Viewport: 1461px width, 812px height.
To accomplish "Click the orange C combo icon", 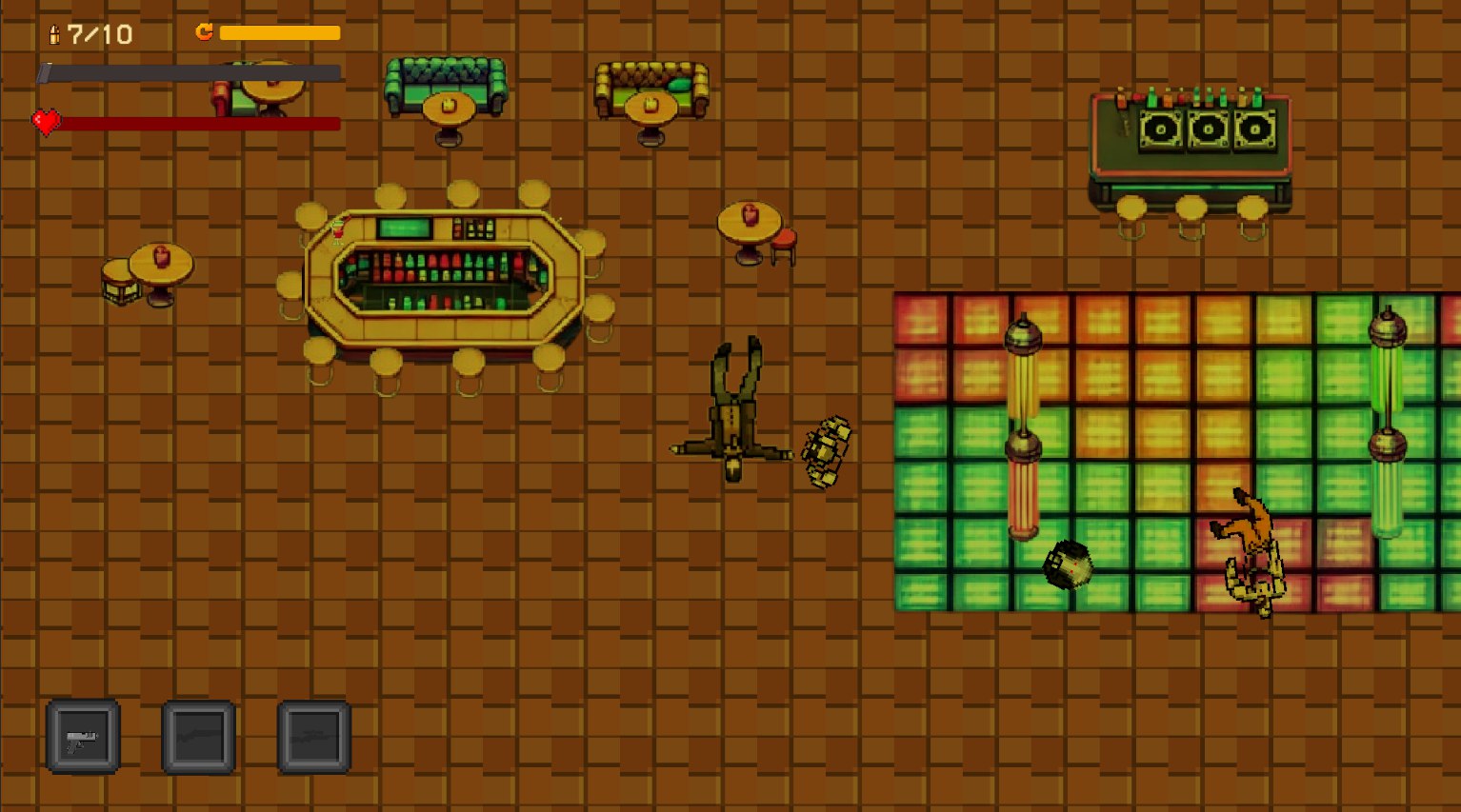I will click(x=203, y=32).
